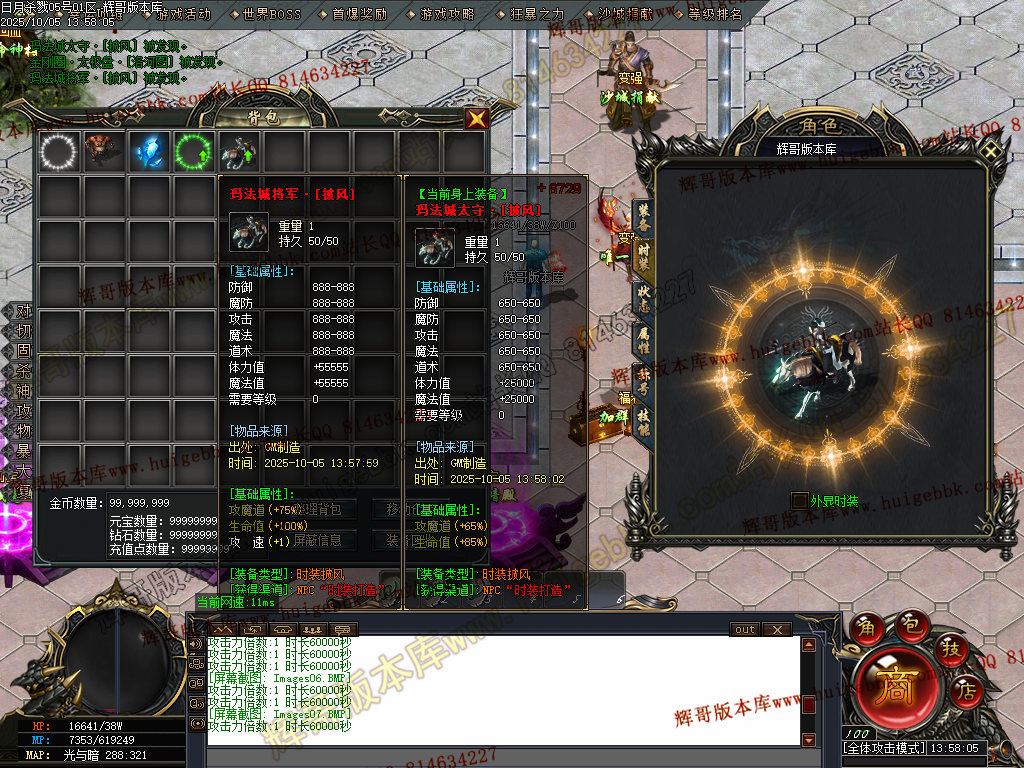Open the bag with the round 包 button
This screenshot has height=768, width=1024.
(x=912, y=626)
